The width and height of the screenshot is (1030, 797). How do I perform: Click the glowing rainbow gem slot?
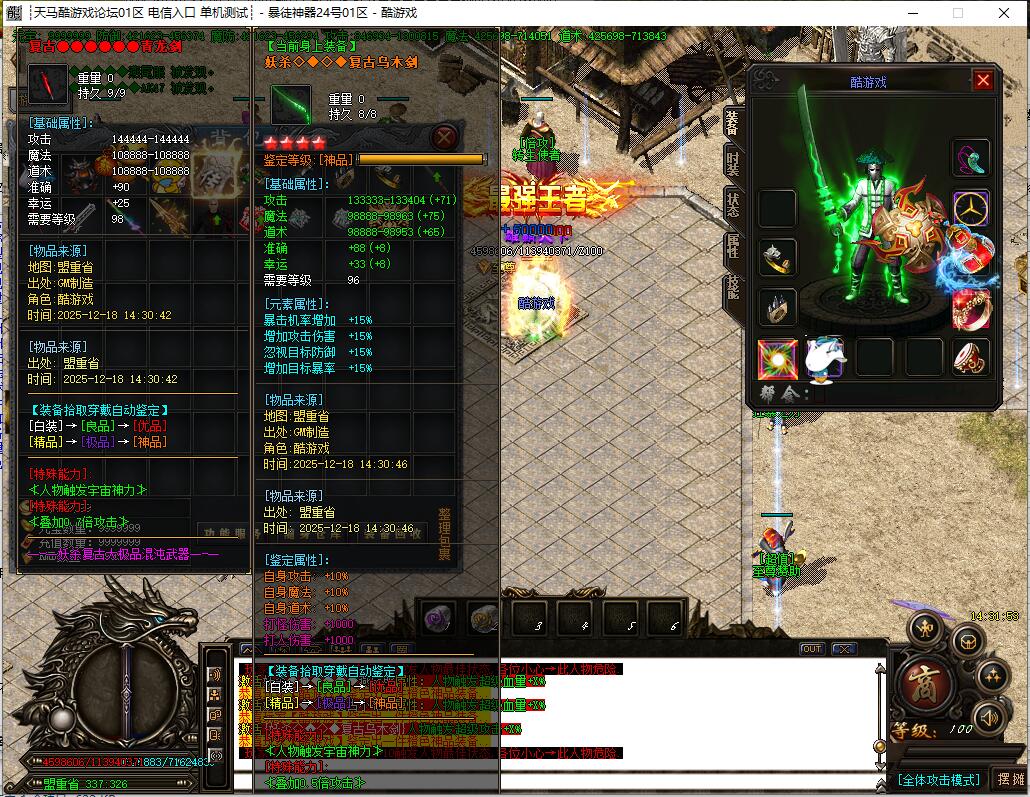(777, 358)
